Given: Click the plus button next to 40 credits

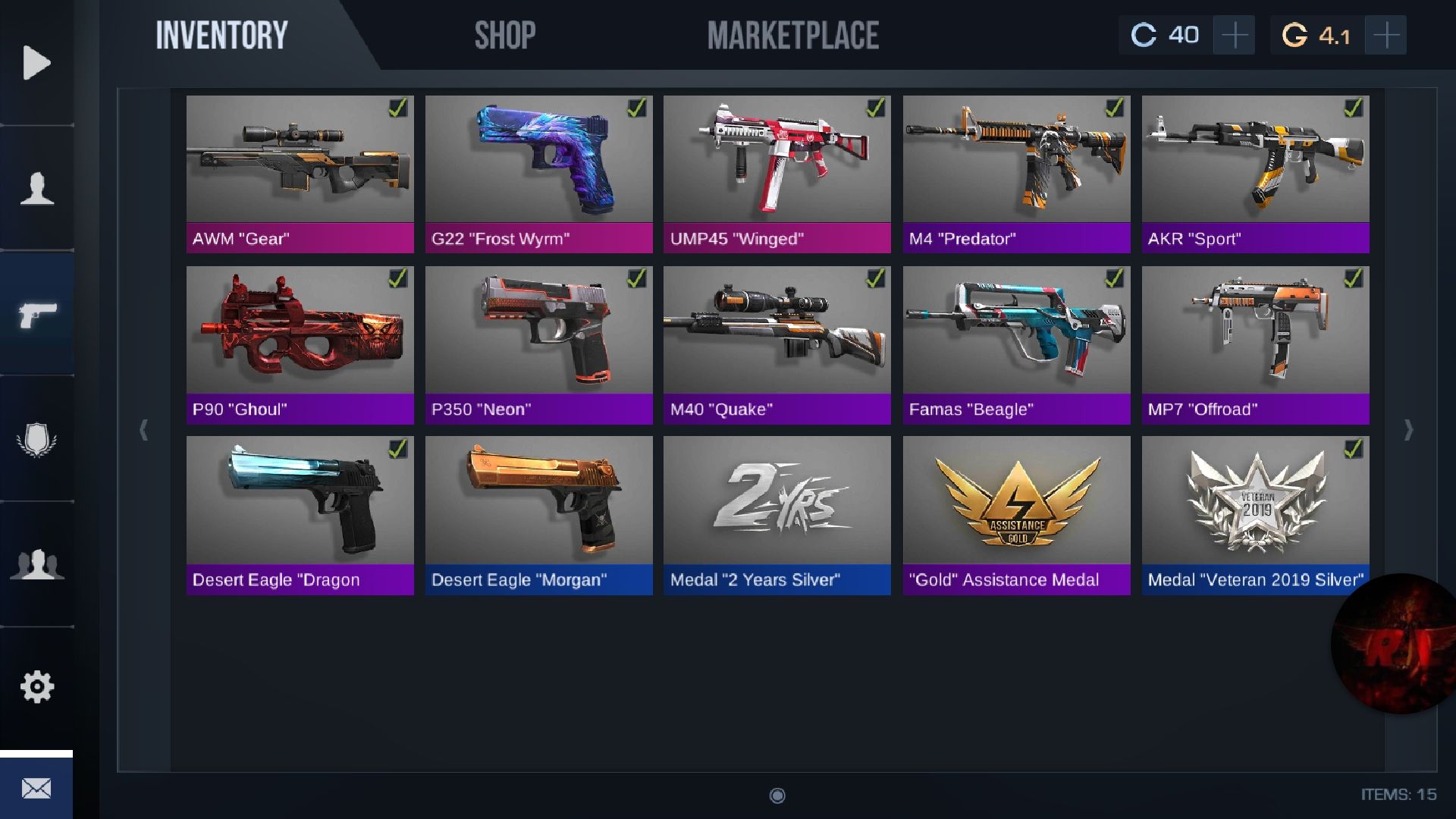Looking at the screenshot, I should pyautogui.click(x=1234, y=34).
